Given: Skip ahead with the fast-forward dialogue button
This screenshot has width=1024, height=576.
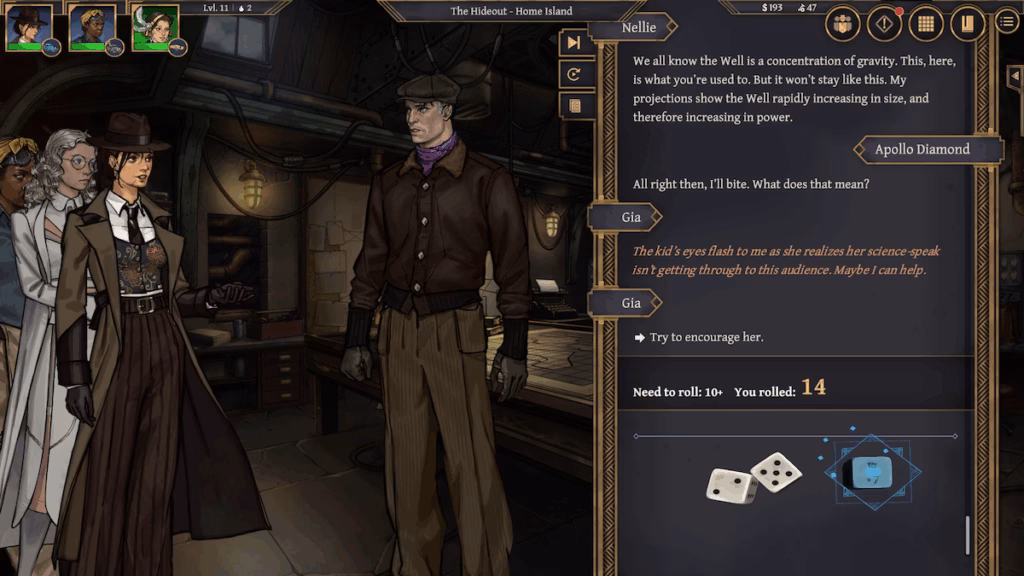Looking at the screenshot, I should click(574, 43).
